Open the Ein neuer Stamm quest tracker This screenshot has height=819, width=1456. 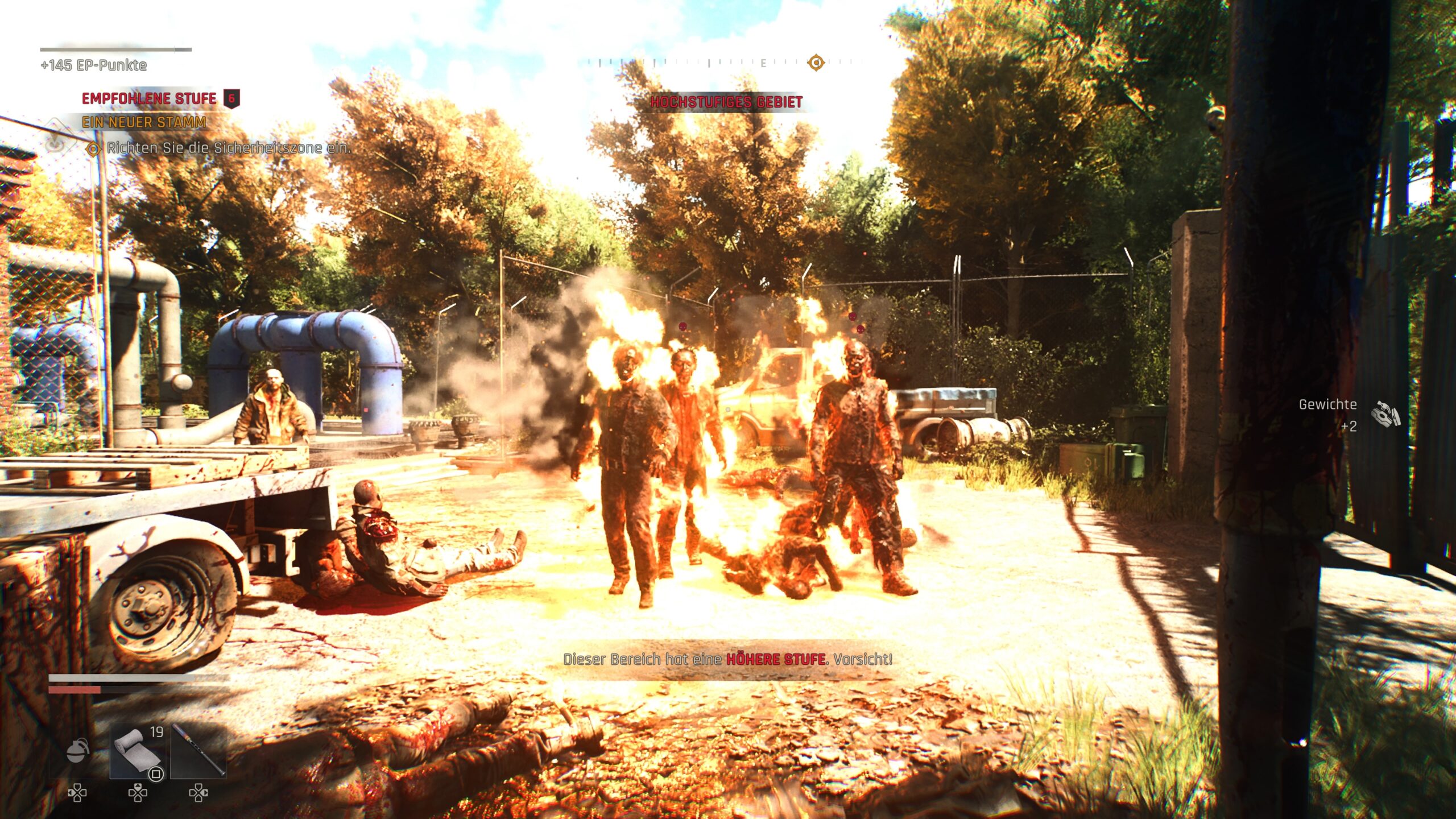(x=143, y=122)
